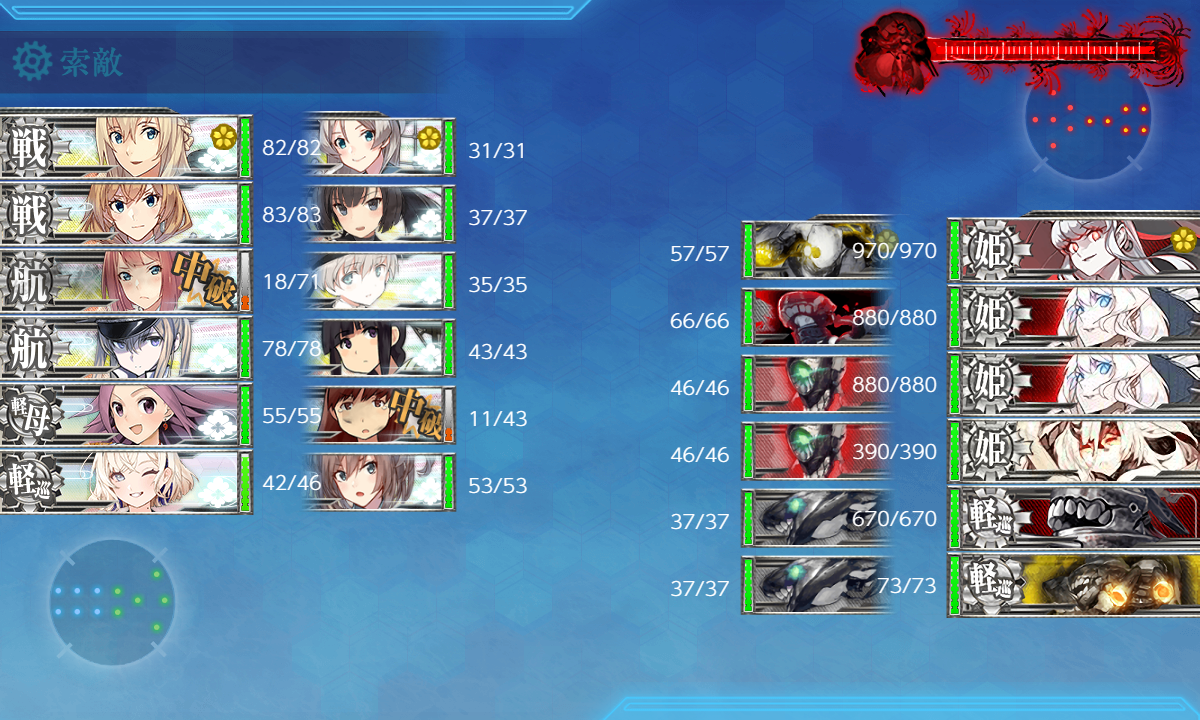Choose the battleship banner showing 83/83 HP

(125, 214)
